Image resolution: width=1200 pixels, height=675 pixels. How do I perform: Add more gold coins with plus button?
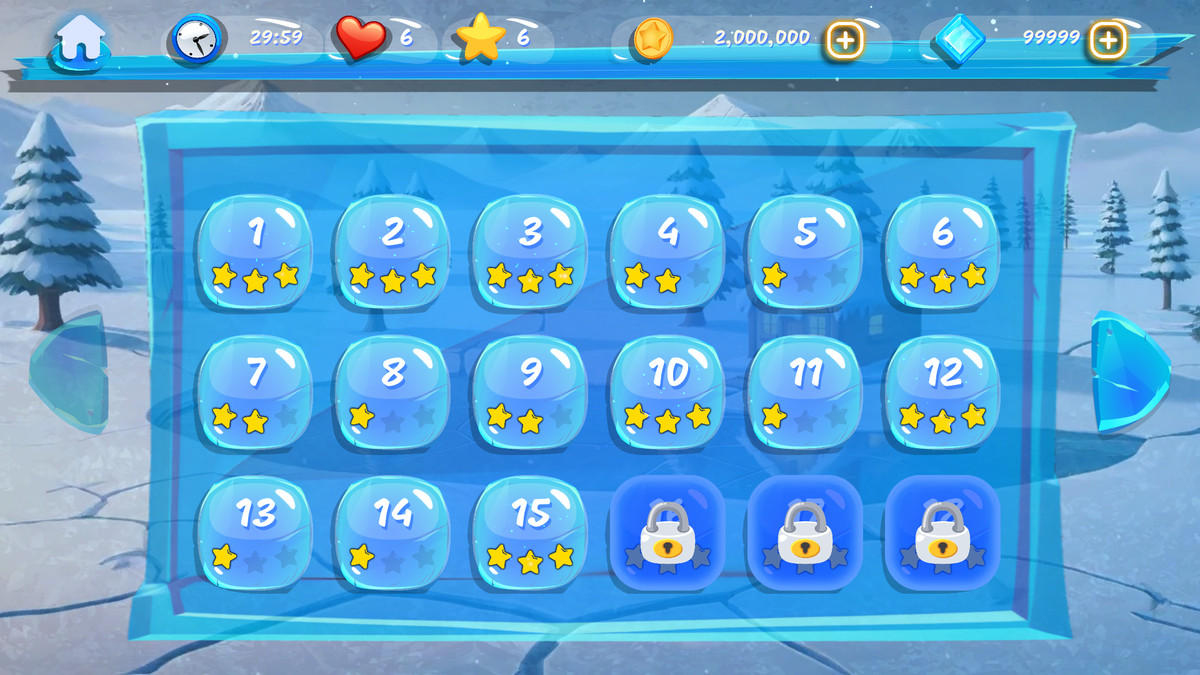[x=845, y=41]
